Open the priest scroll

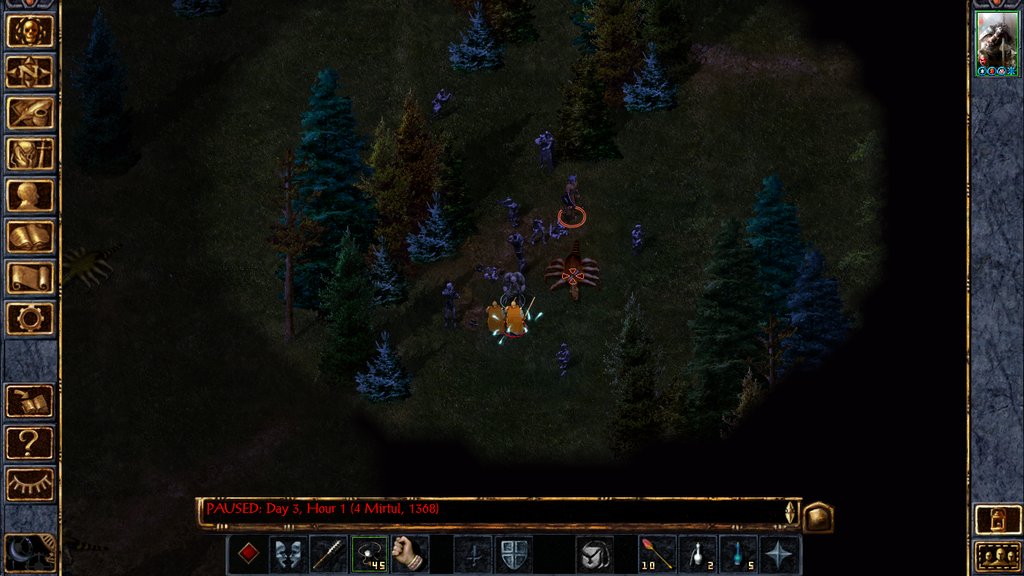[x=30, y=278]
